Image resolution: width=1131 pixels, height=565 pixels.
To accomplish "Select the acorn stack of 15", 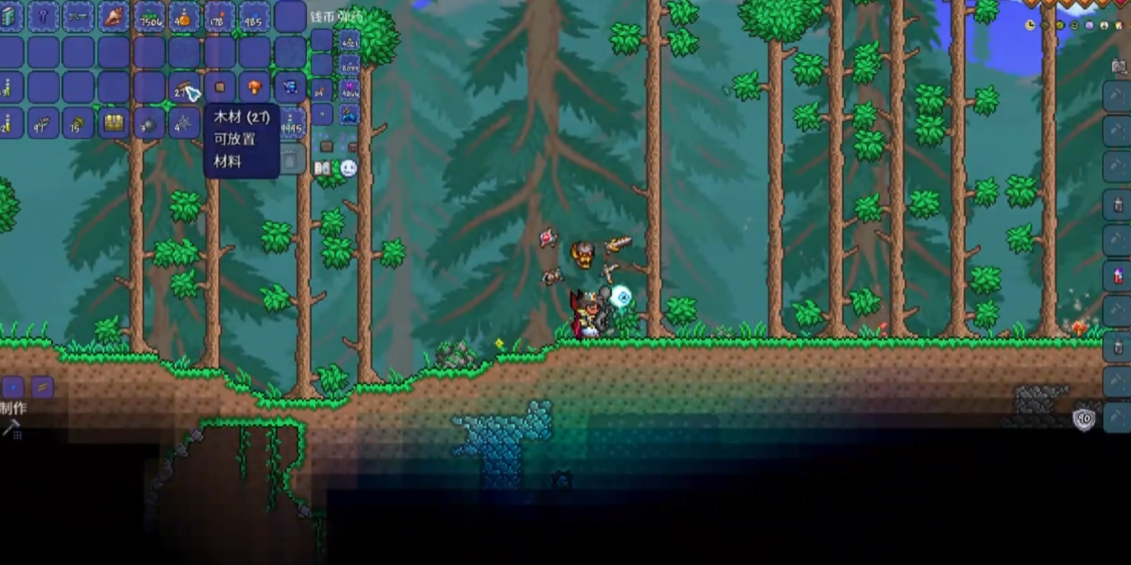I will pos(78,123).
